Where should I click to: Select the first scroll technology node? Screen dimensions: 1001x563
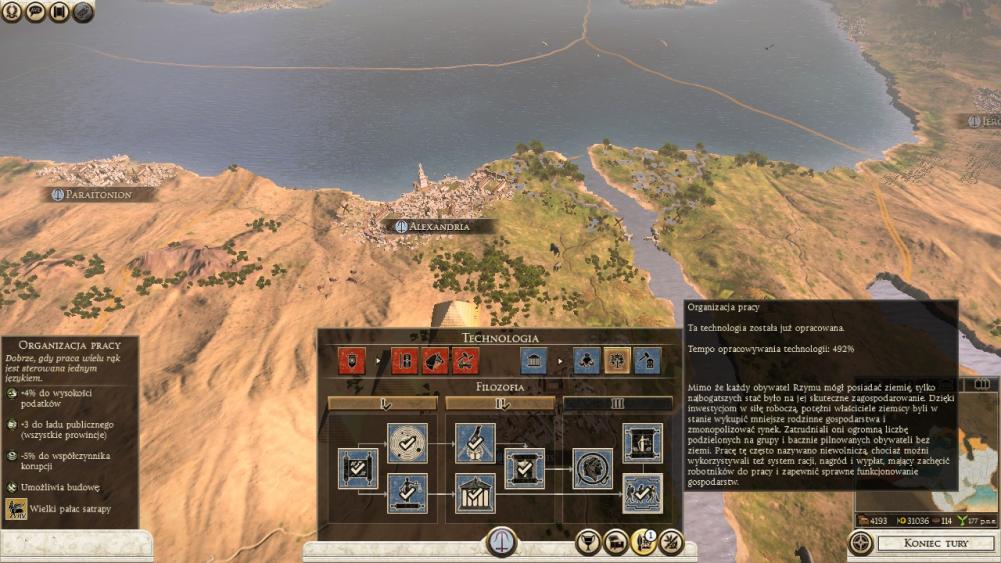point(357,468)
